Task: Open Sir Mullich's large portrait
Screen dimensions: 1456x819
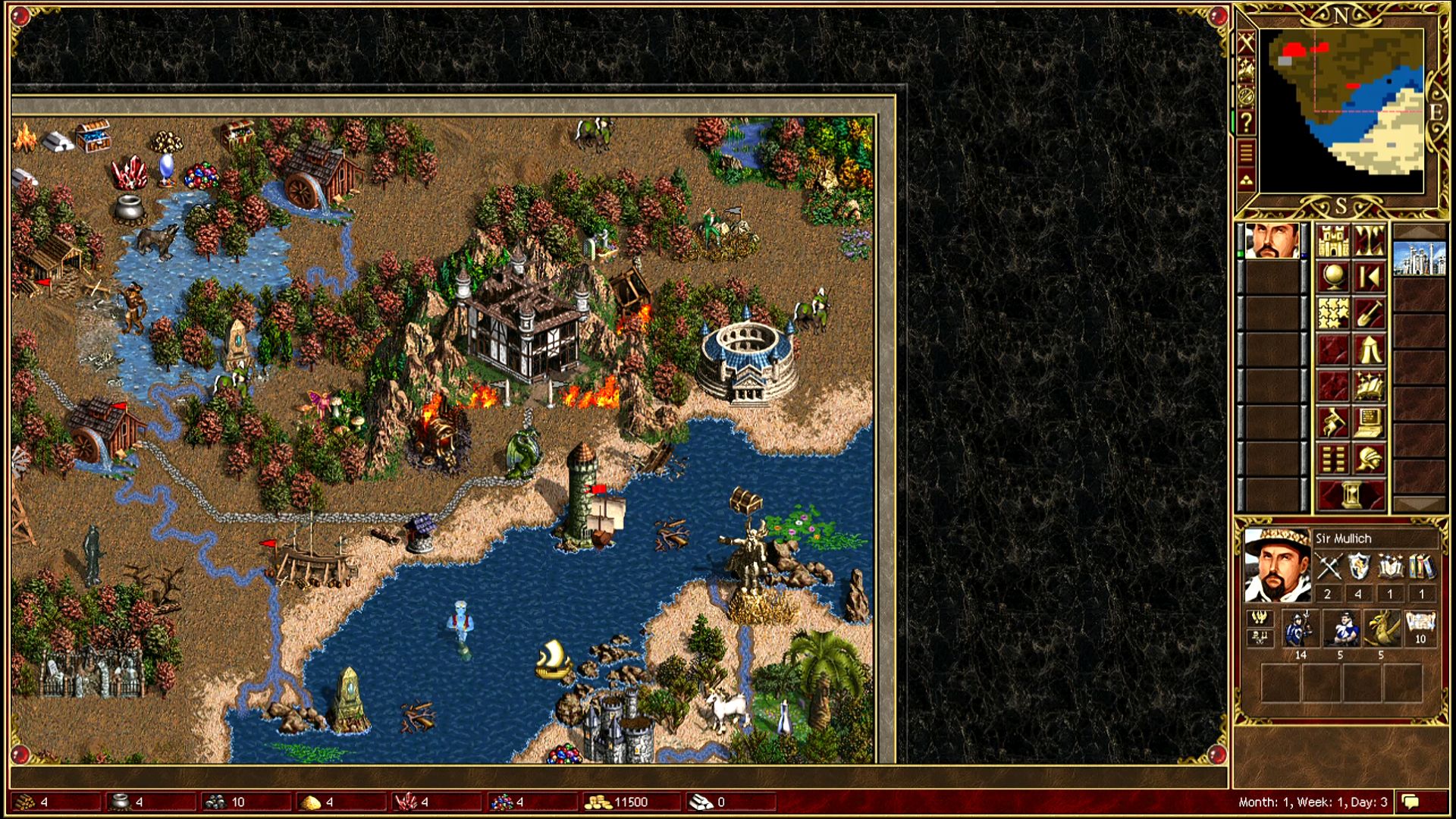Action: coord(1277,566)
